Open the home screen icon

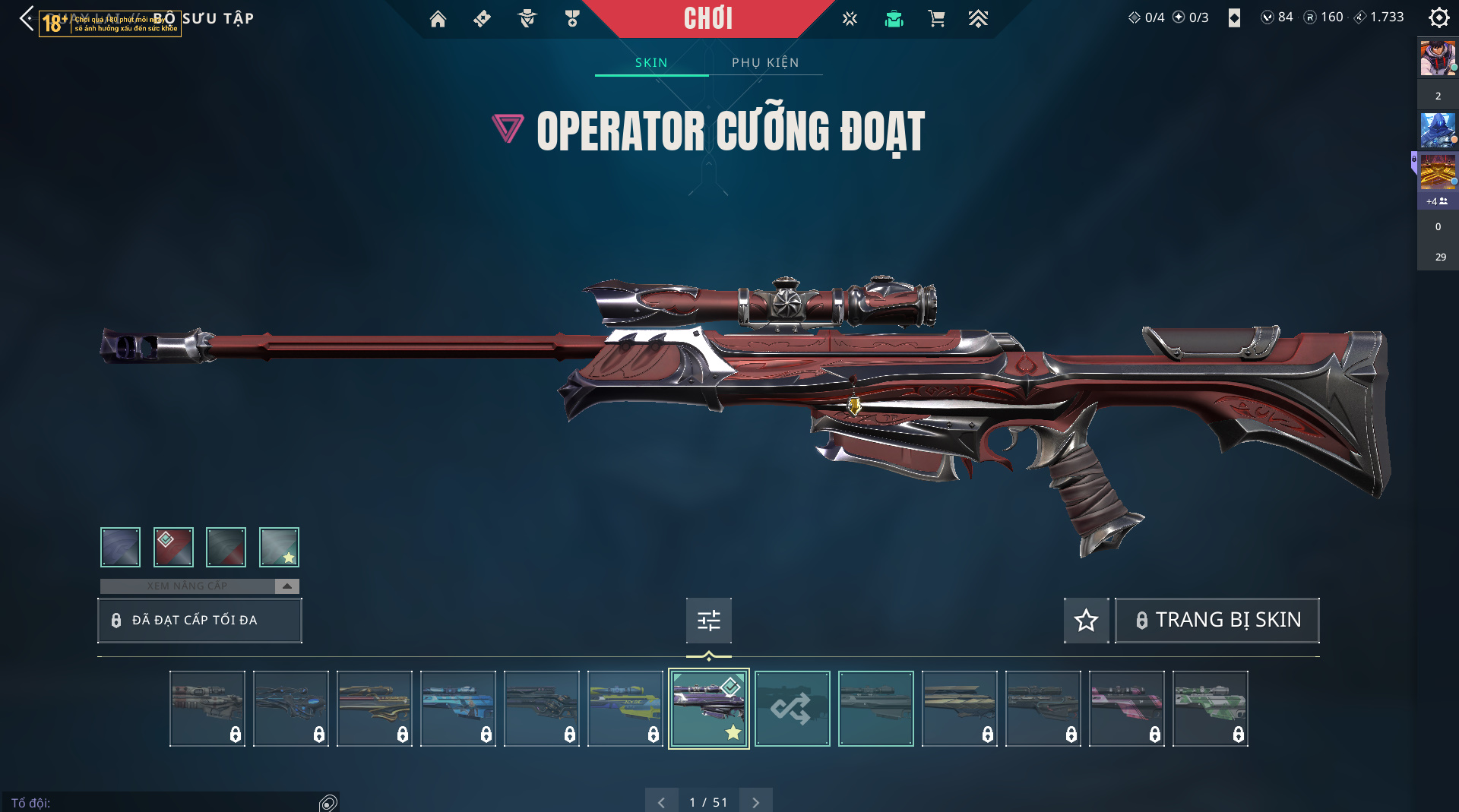click(x=438, y=19)
